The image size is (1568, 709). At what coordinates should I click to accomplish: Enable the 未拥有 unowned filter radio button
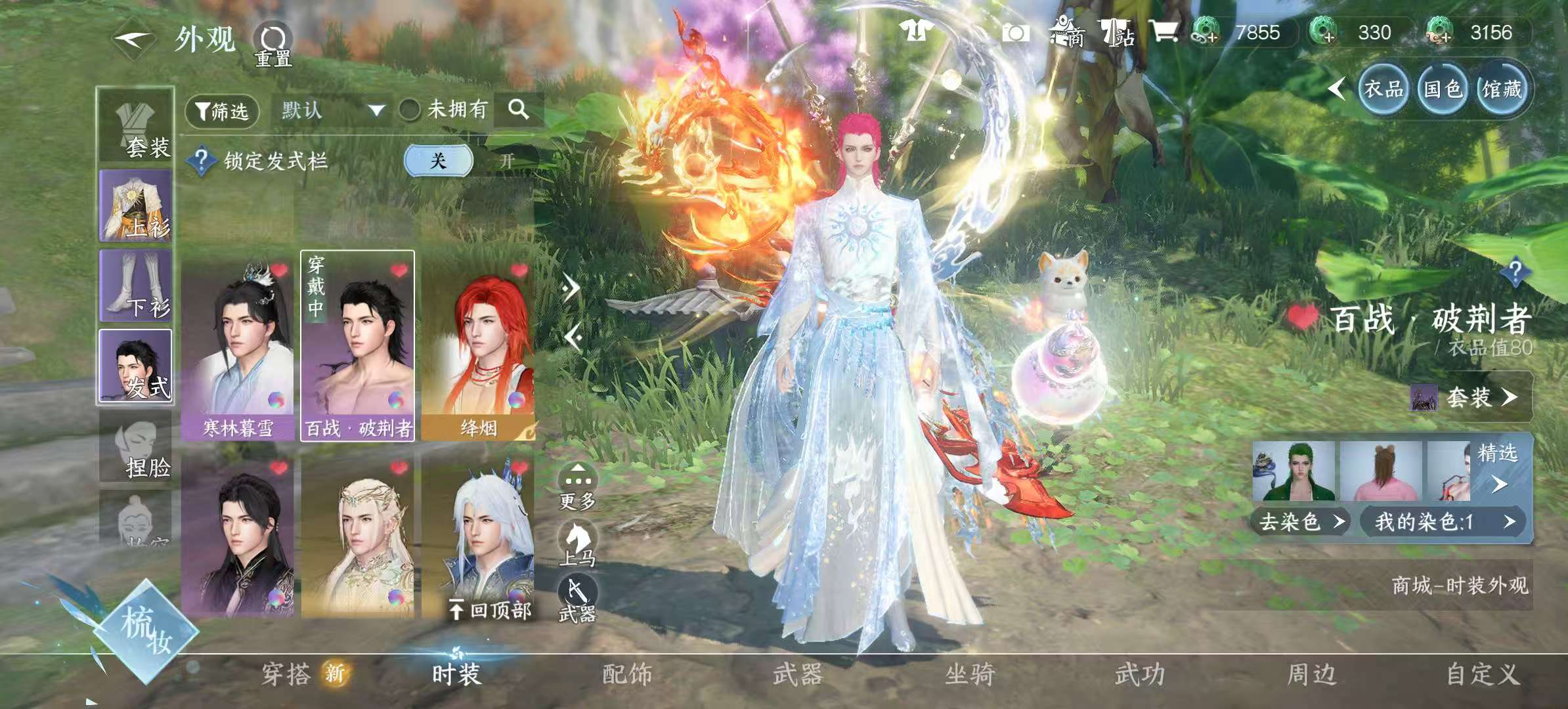[x=409, y=110]
